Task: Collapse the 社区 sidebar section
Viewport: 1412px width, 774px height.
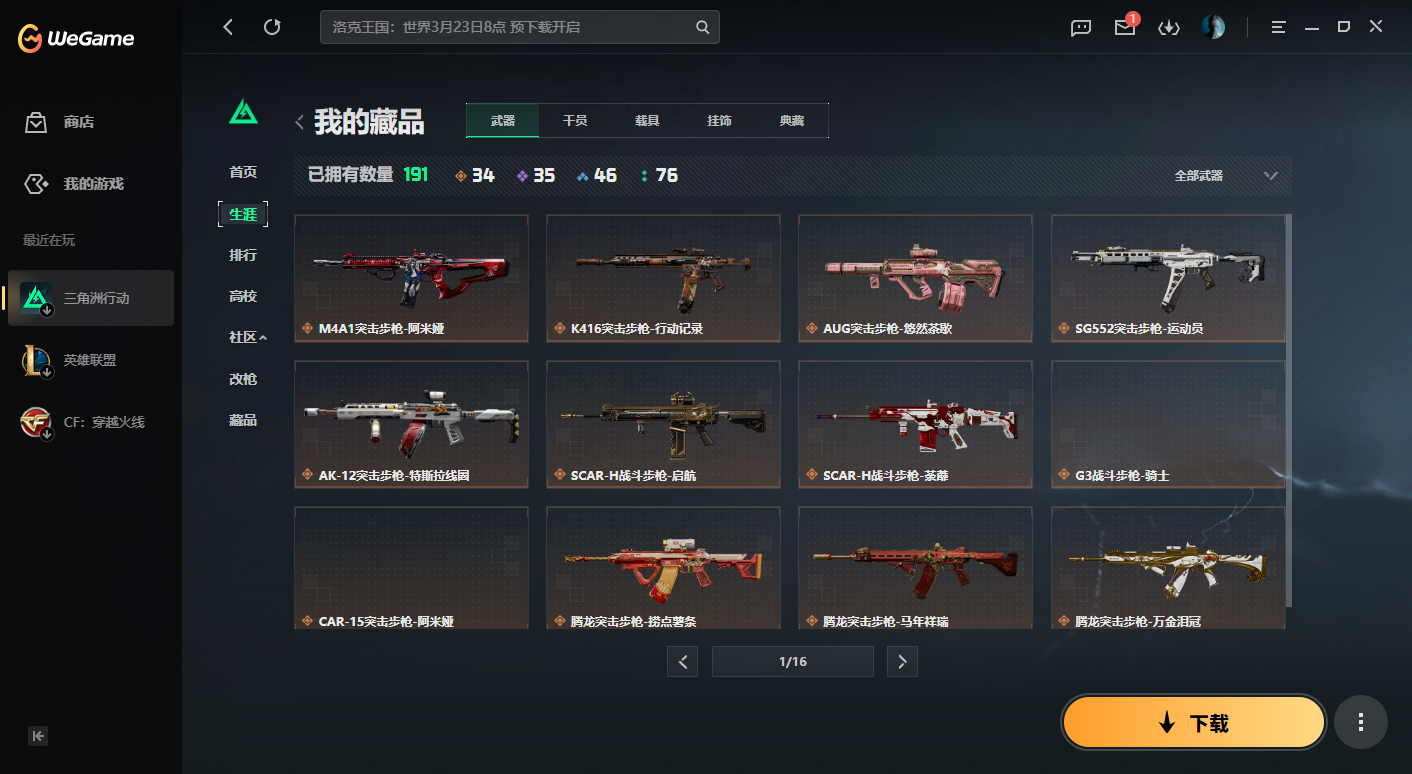Action: [247, 337]
